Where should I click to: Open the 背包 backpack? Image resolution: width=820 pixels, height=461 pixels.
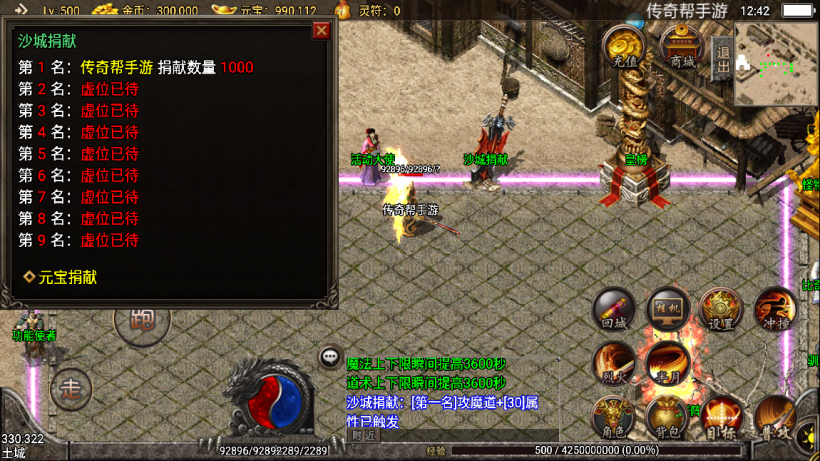pos(667,416)
